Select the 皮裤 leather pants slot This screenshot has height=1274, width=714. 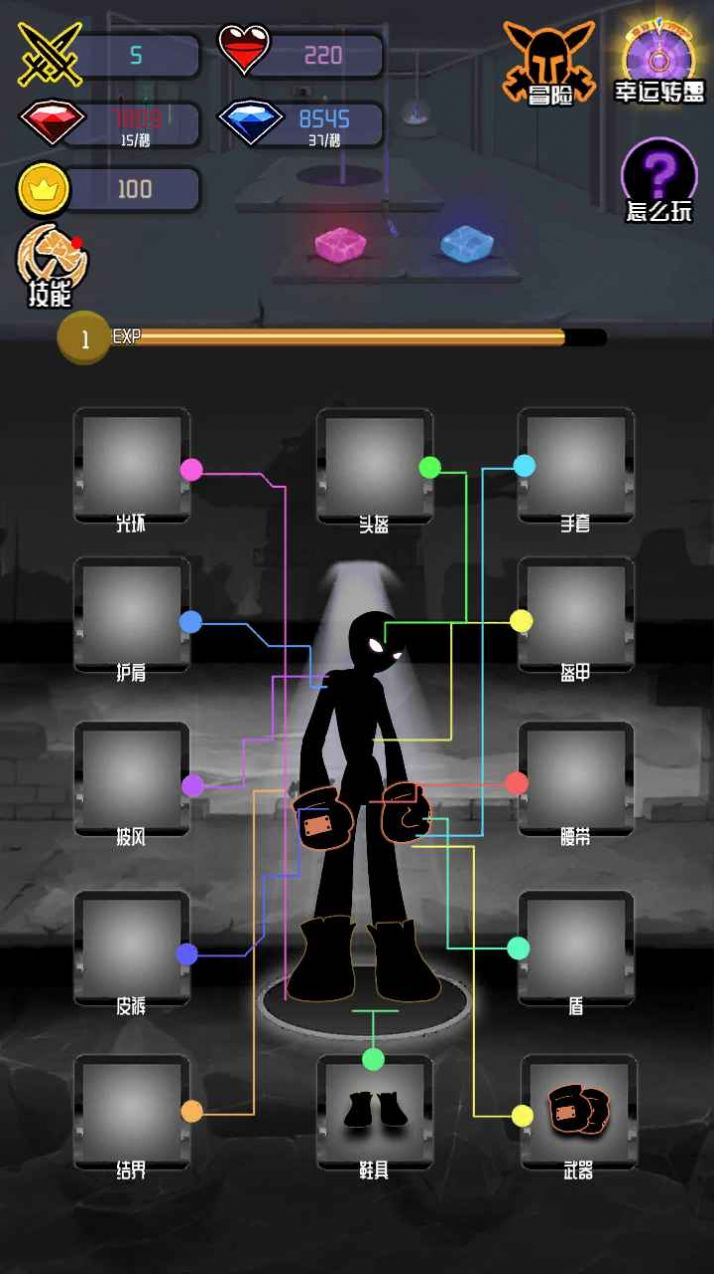point(131,946)
